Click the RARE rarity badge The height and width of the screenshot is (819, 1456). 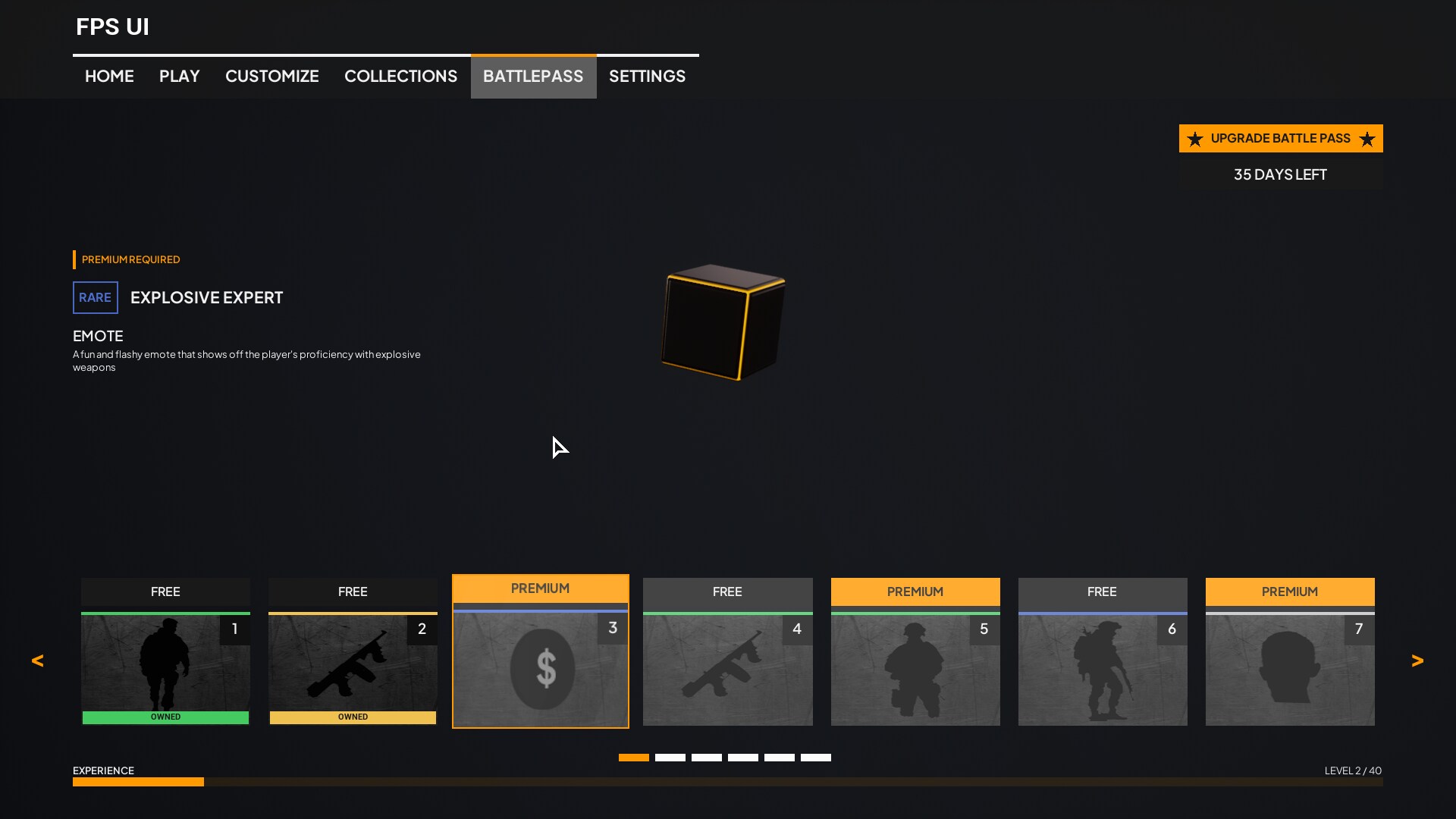coord(95,297)
